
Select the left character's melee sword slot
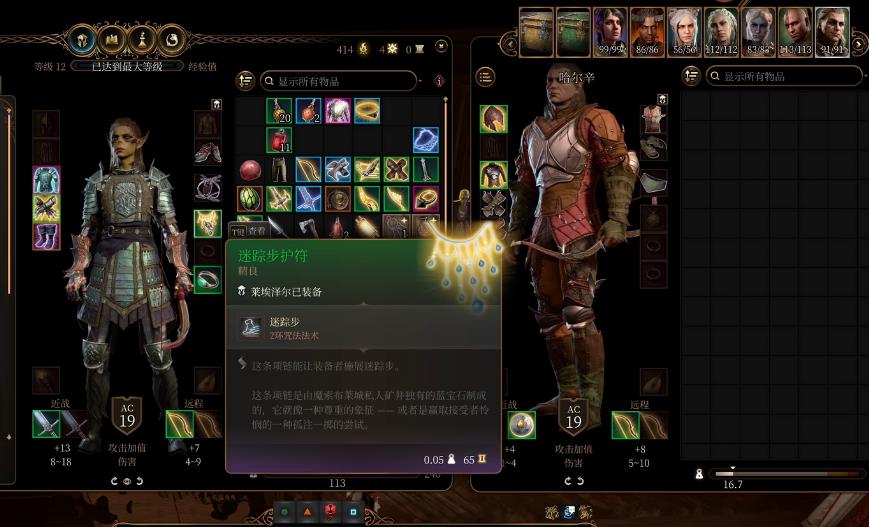coord(46,425)
